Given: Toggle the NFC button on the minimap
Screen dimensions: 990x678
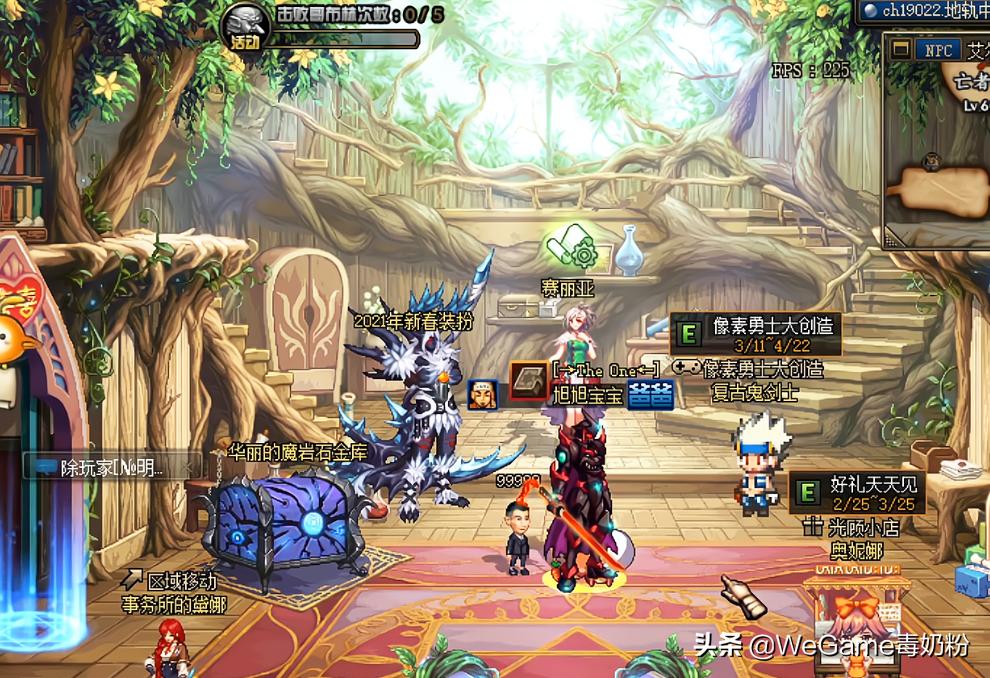Looking at the screenshot, I should point(938,49).
